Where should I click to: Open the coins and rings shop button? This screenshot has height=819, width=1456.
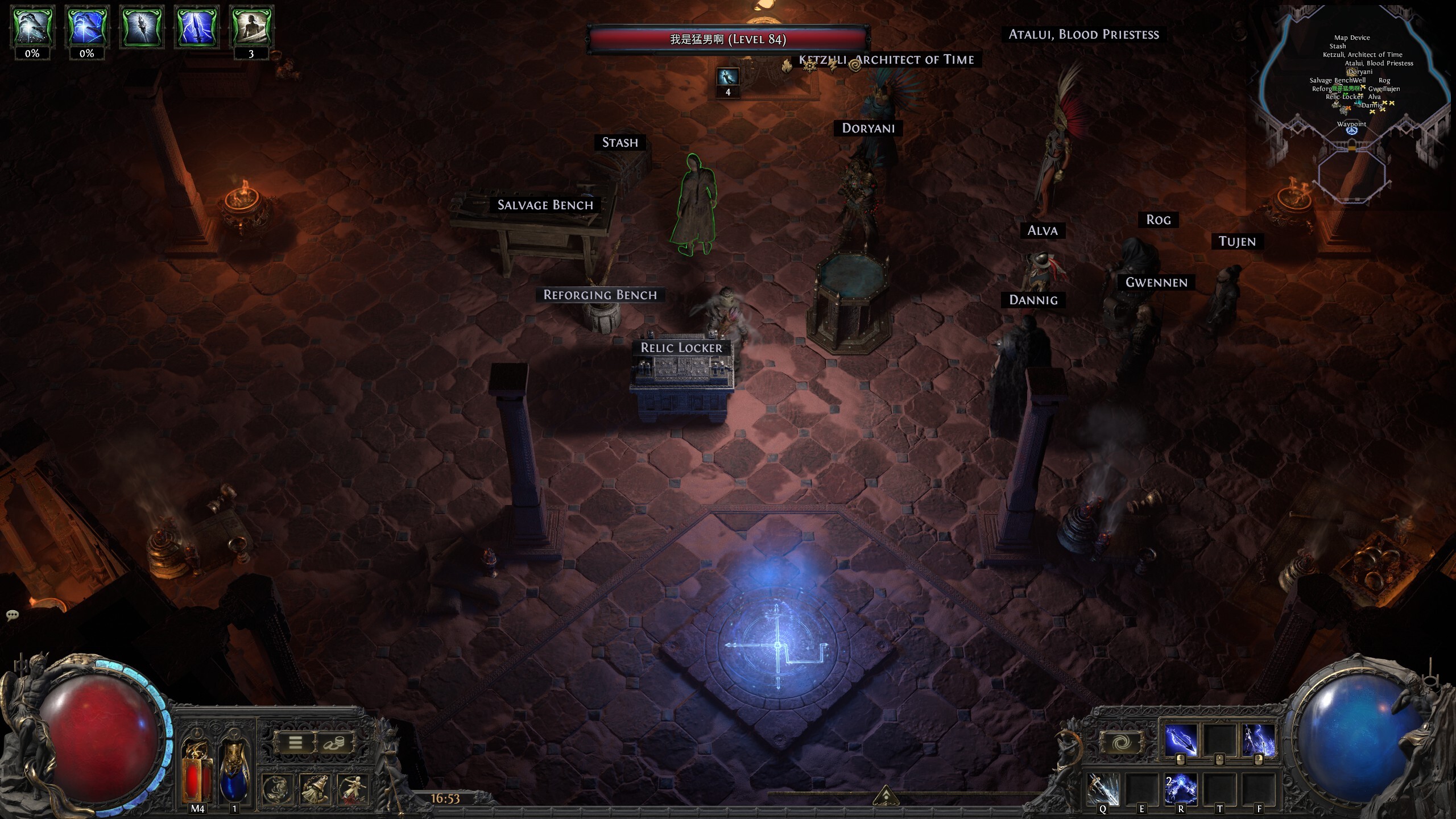pos(334,742)
